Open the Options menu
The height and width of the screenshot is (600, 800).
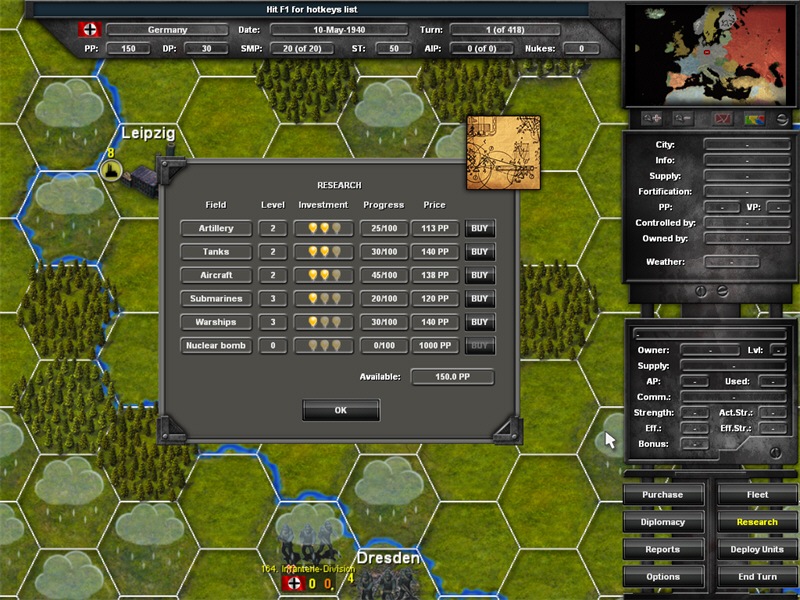[662, 577]
